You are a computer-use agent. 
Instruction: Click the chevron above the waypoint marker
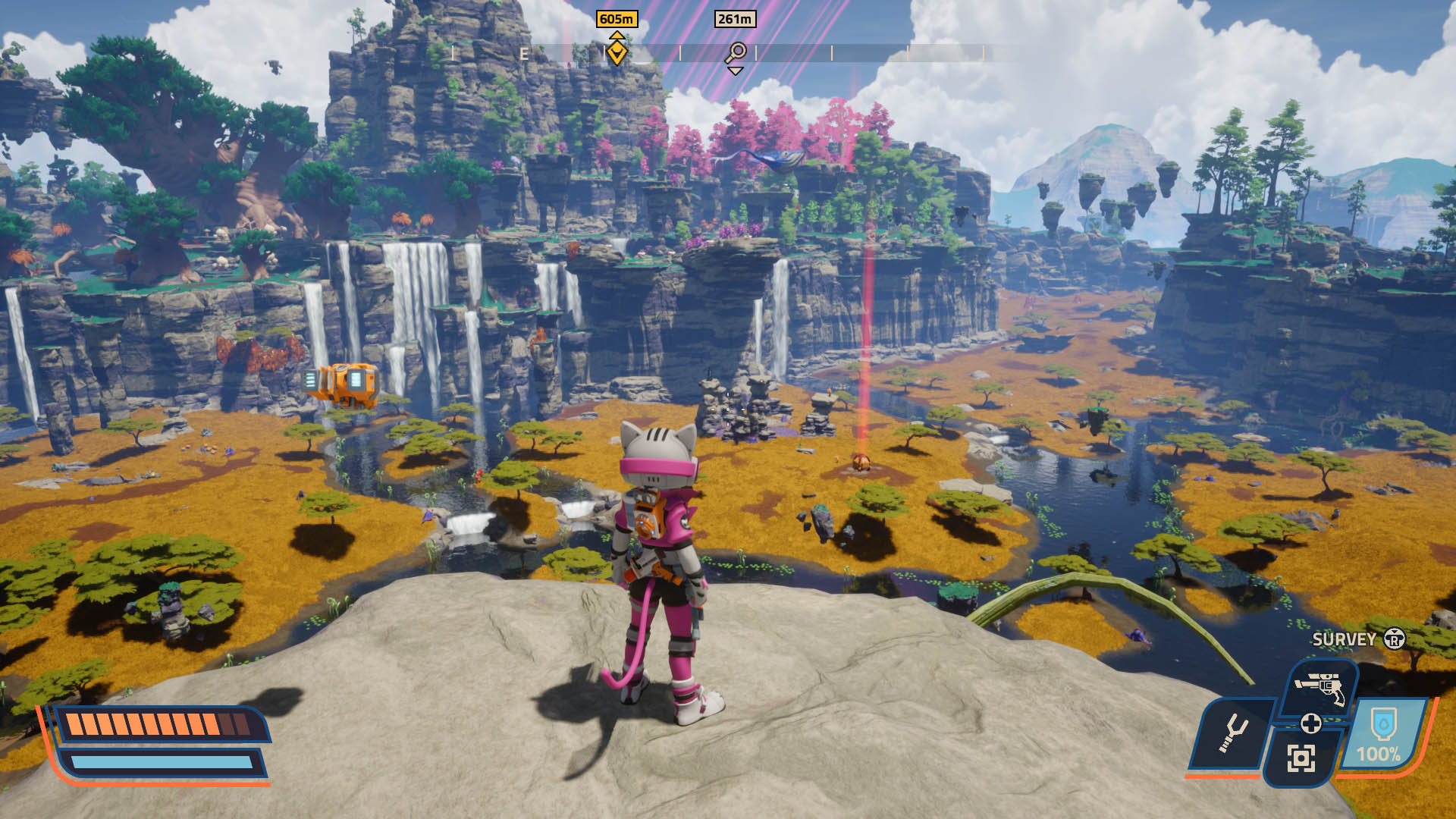point(617,36)
